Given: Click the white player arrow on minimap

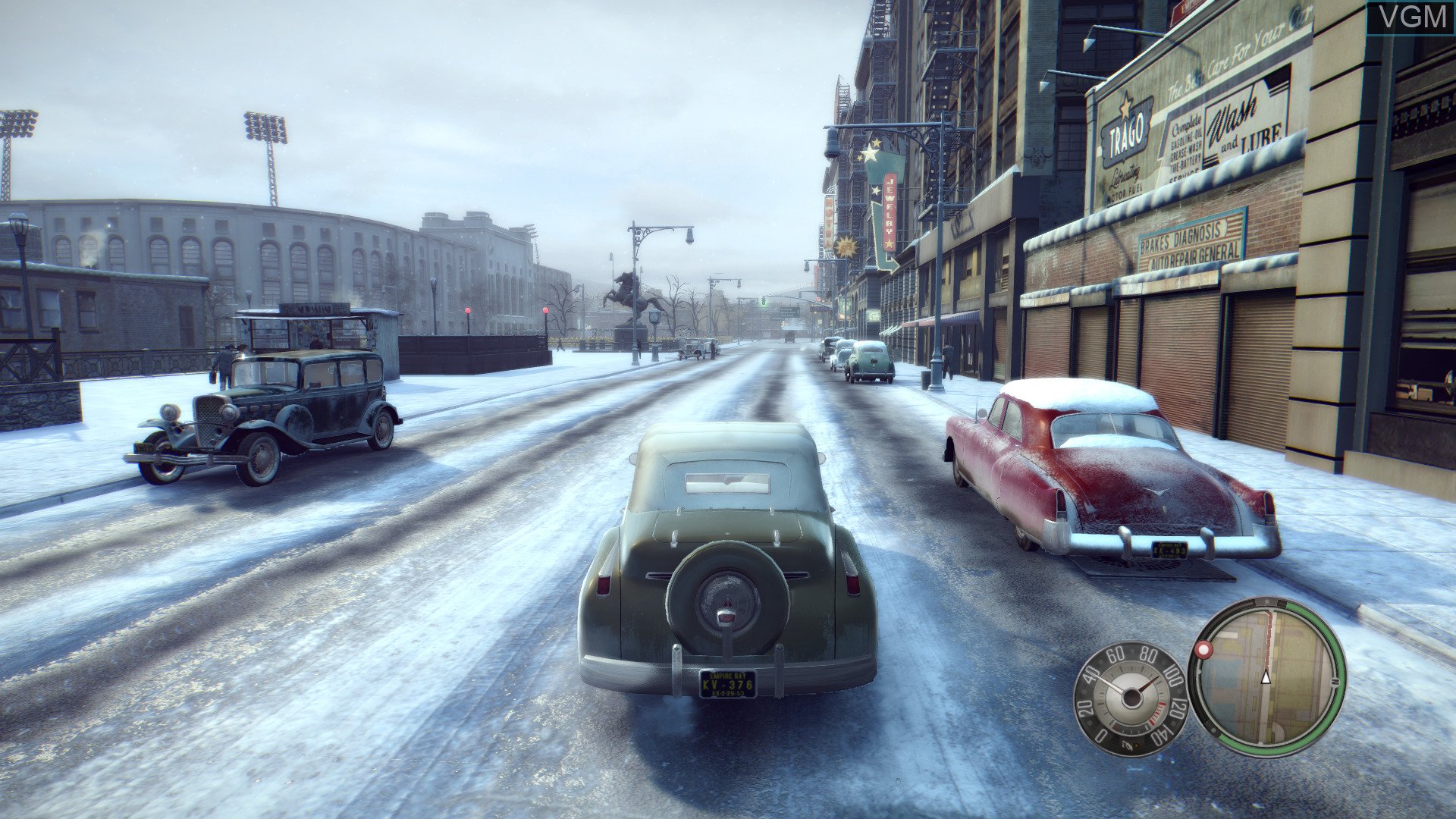Looking at the screenshot, I should [x=1265, y=677].
